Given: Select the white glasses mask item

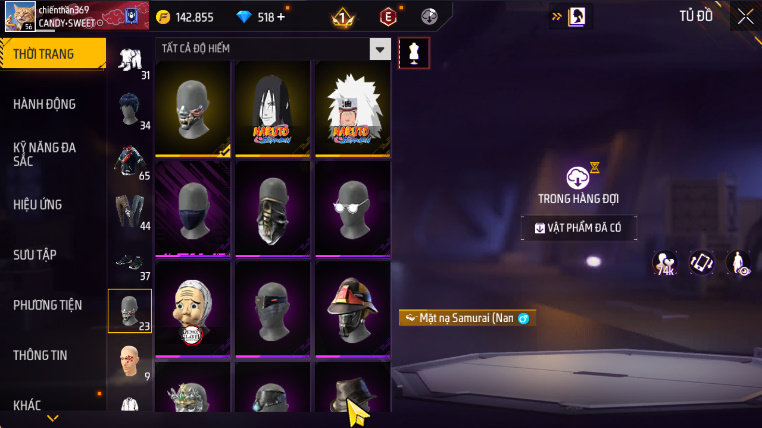Looking at the screenshot, I should (x=352, y=208).
